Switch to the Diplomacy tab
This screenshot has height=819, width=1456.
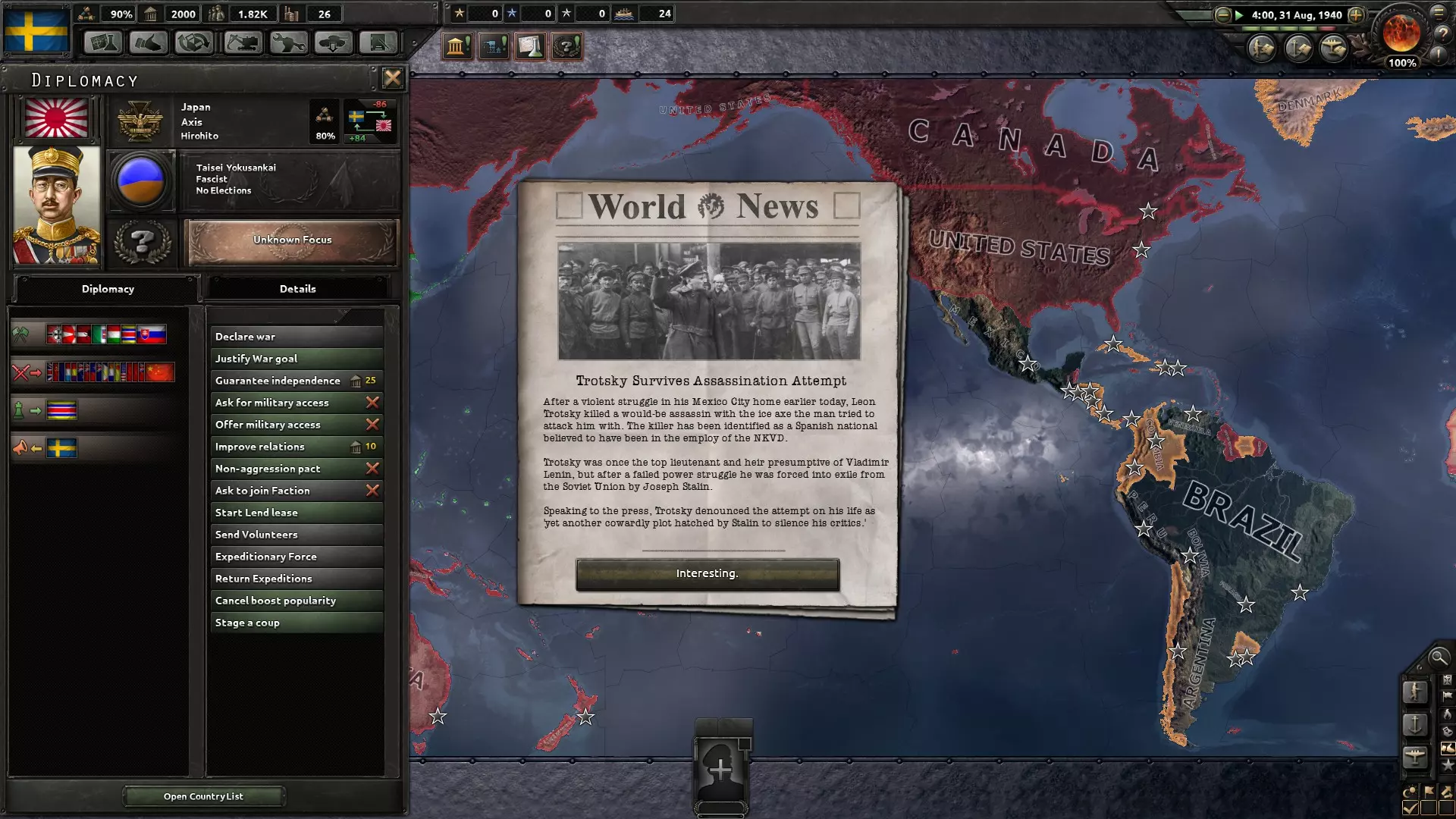pyautogui.click(x=108, y=289)
